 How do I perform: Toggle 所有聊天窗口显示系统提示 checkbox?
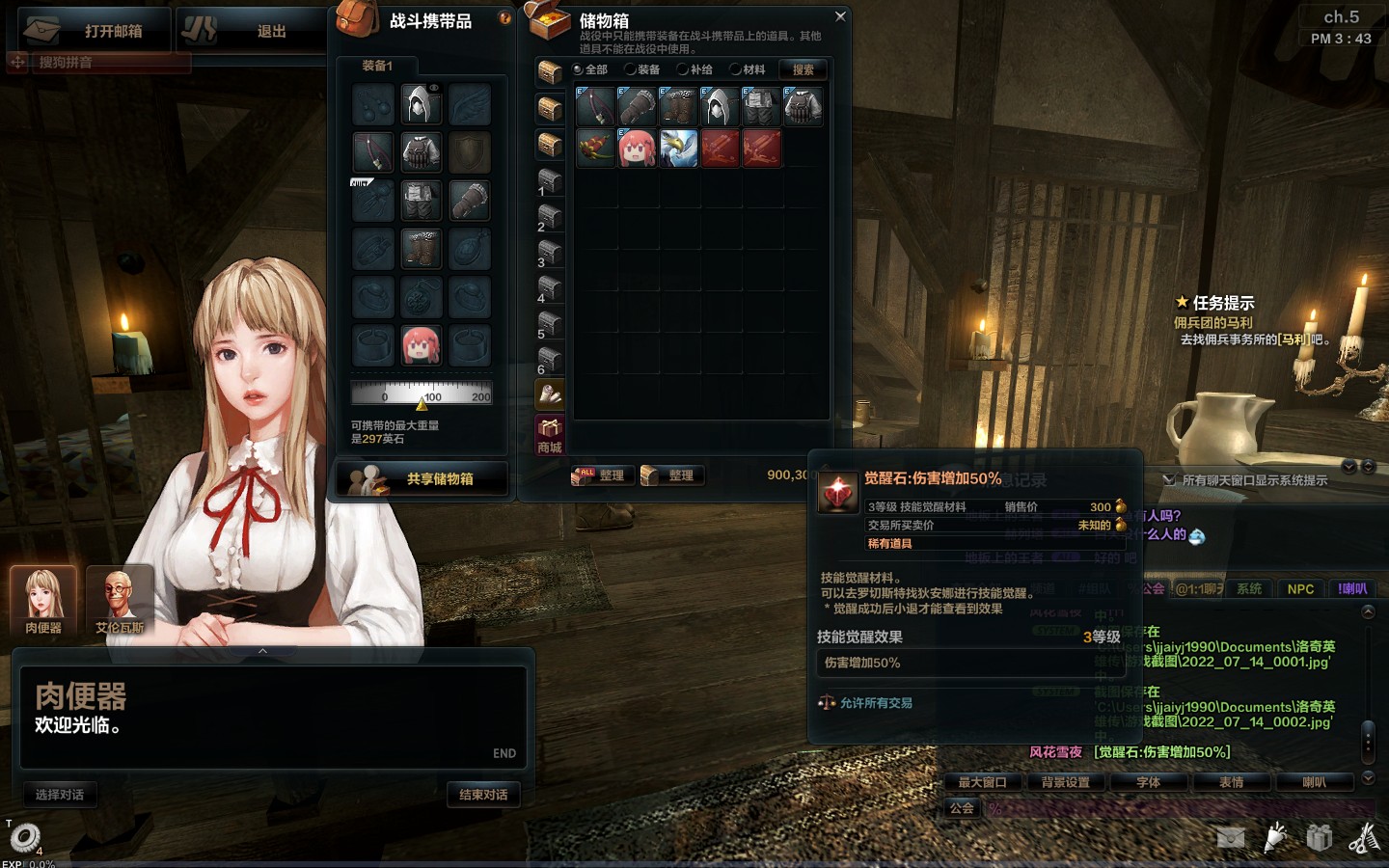coord(1169,480)
